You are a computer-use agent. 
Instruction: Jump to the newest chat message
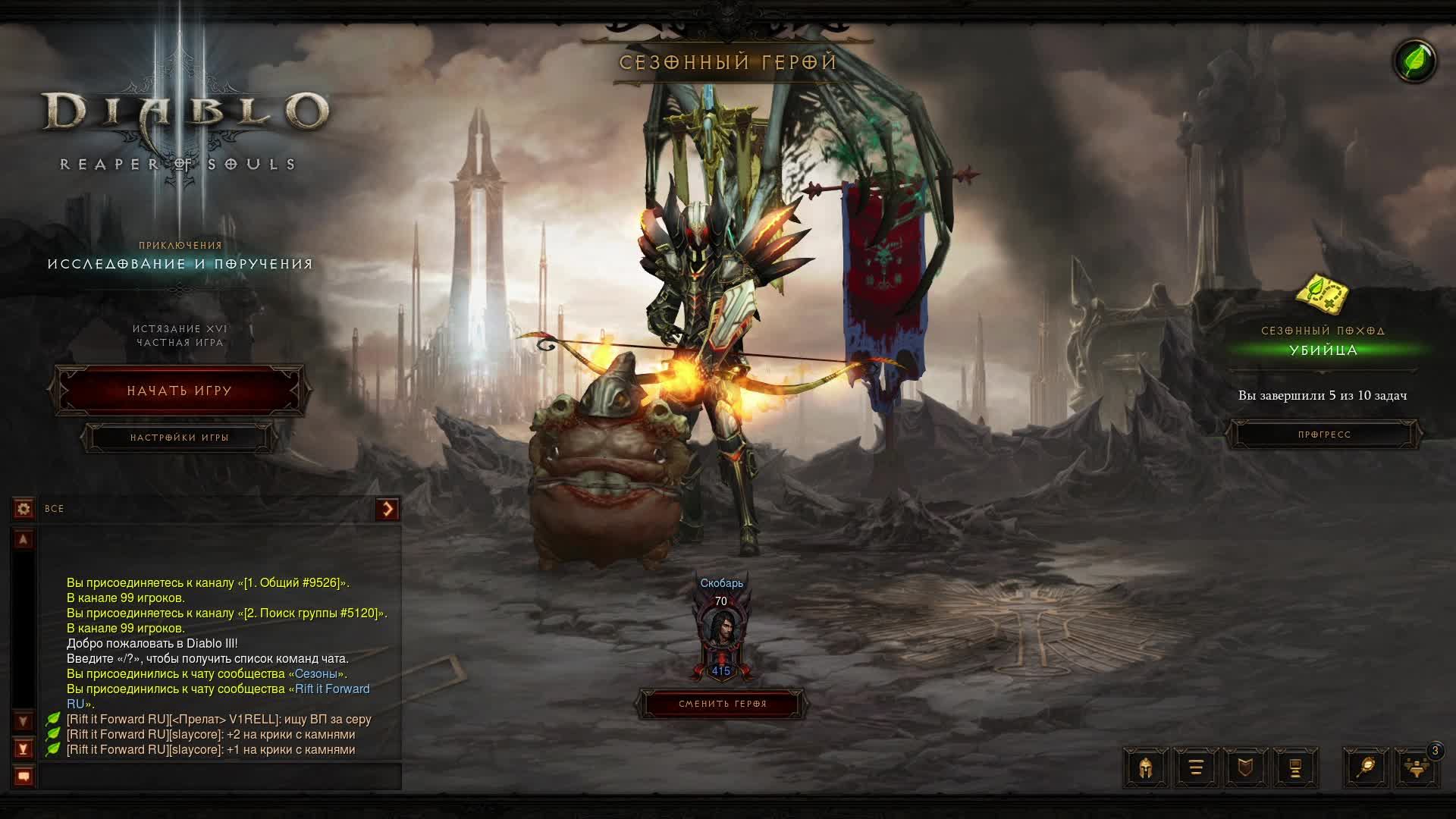tap(24, 749)
